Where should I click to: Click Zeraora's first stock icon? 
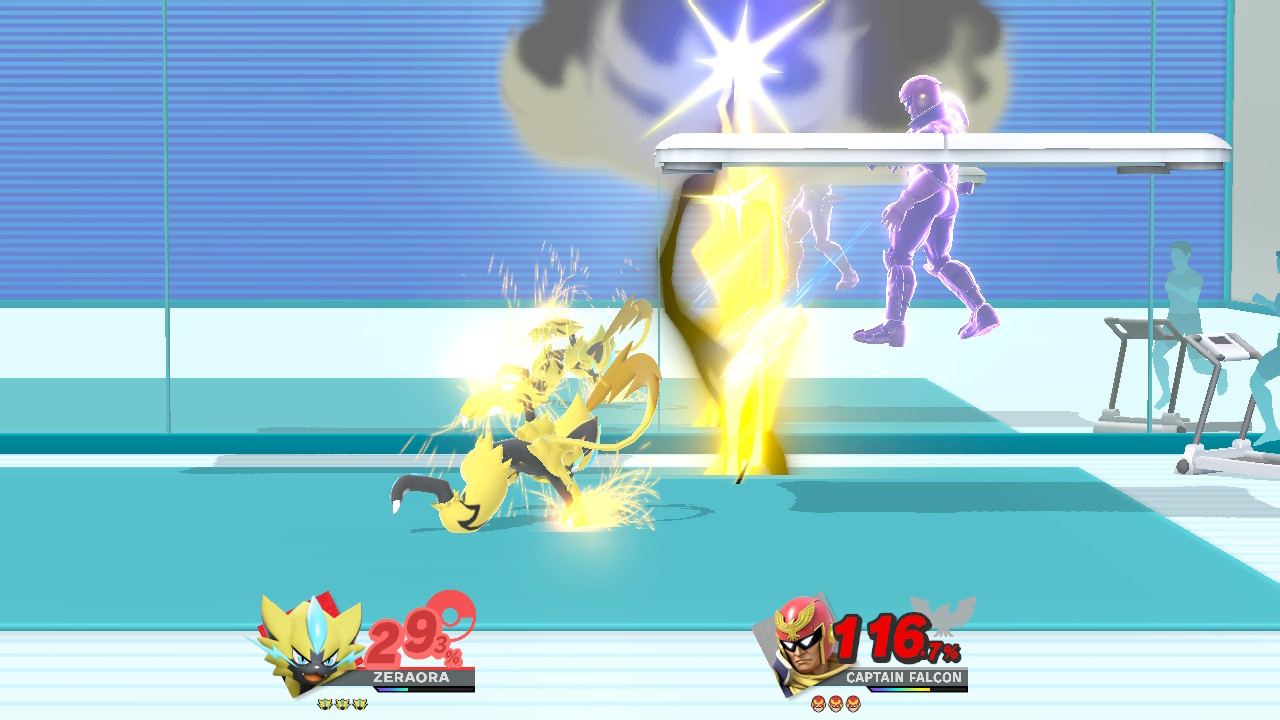(326, 703)
